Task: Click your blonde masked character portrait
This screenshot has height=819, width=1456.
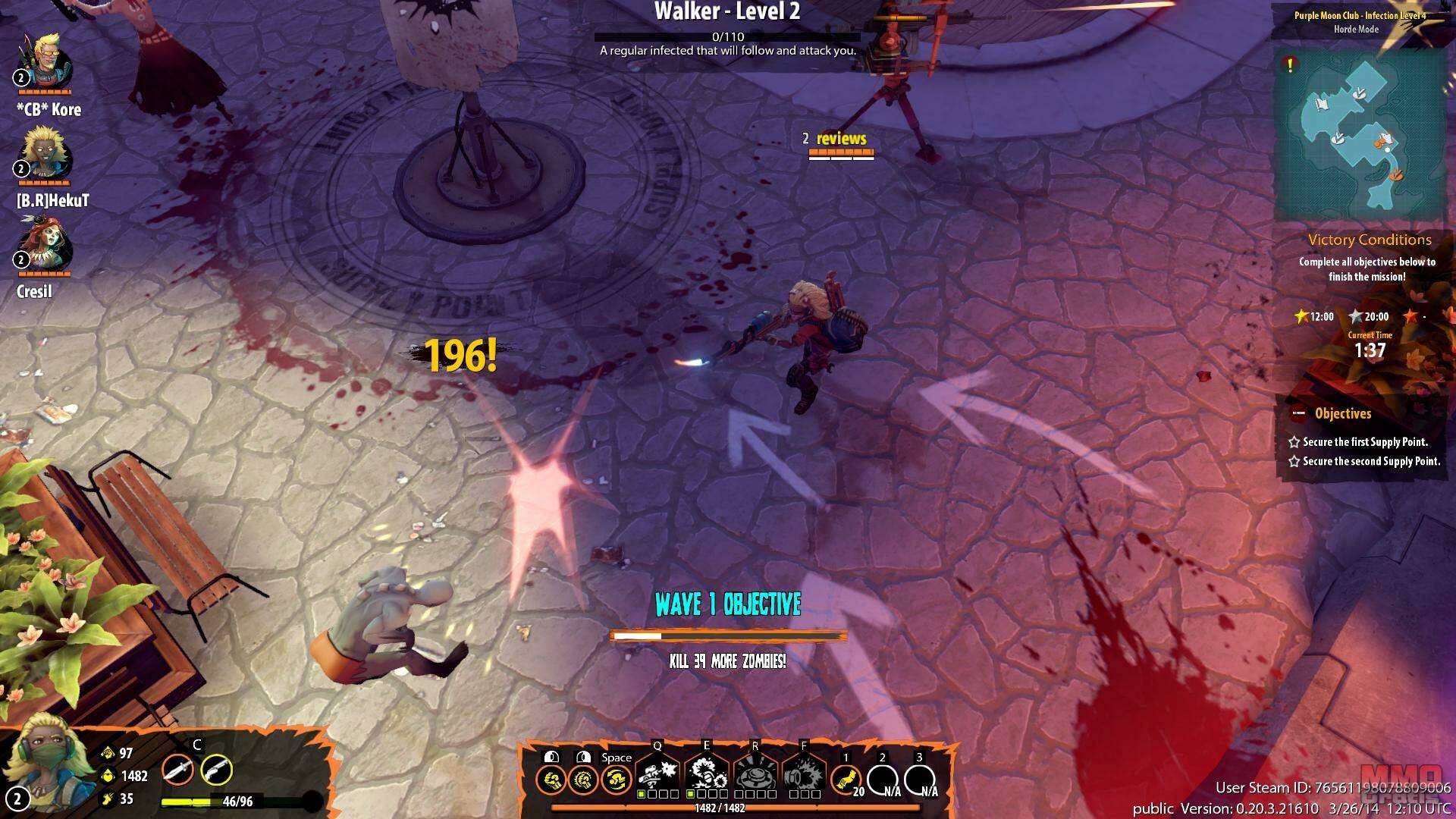Action: [47, 762]
